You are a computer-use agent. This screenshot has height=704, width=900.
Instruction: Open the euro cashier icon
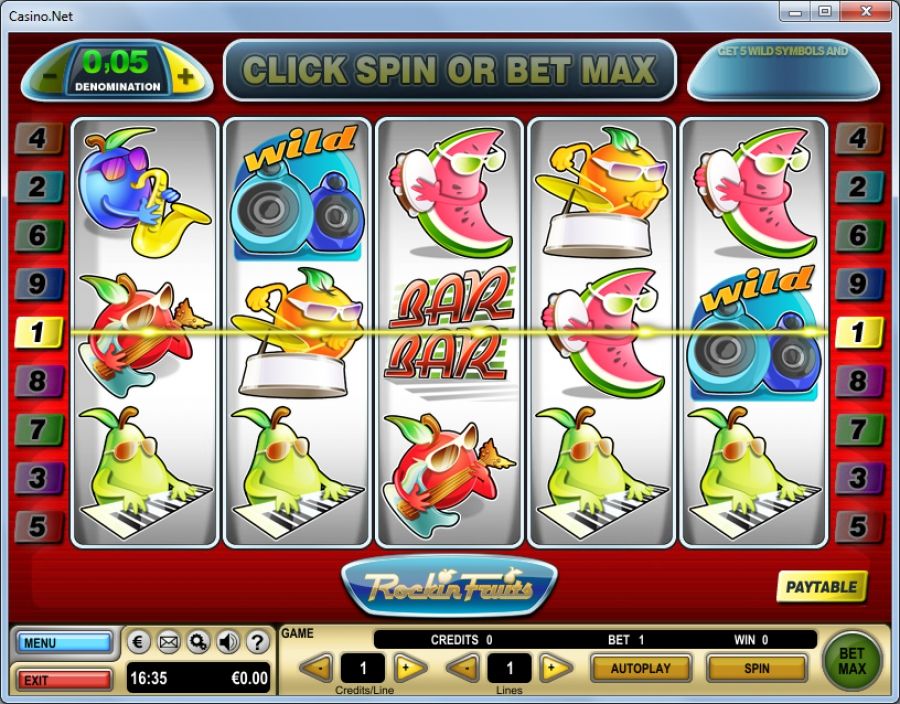[140, 642]
